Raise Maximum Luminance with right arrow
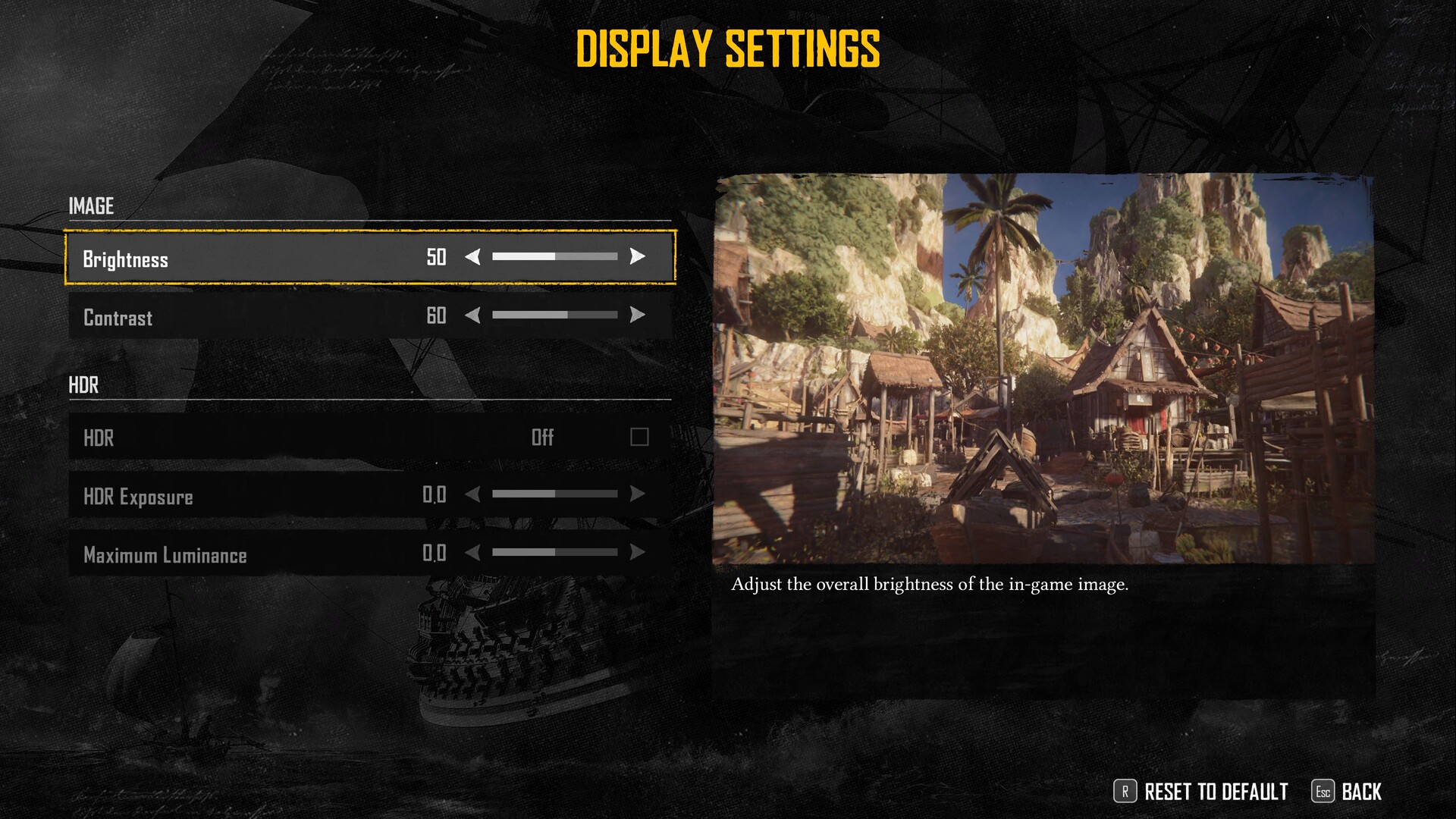 tap(638, 553)
